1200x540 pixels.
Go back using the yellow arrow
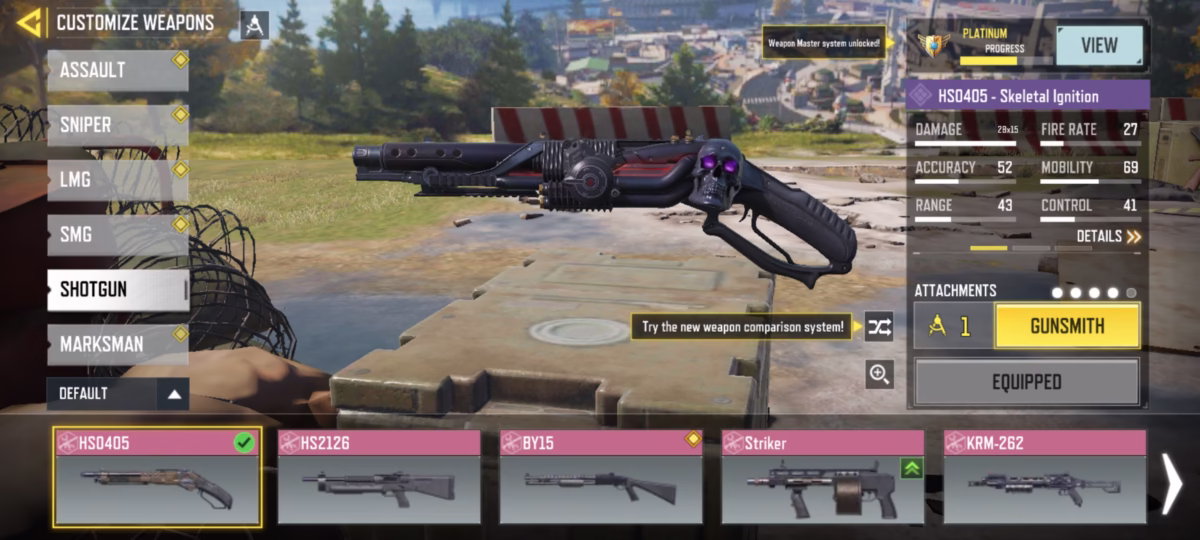[x=29, y=22]
